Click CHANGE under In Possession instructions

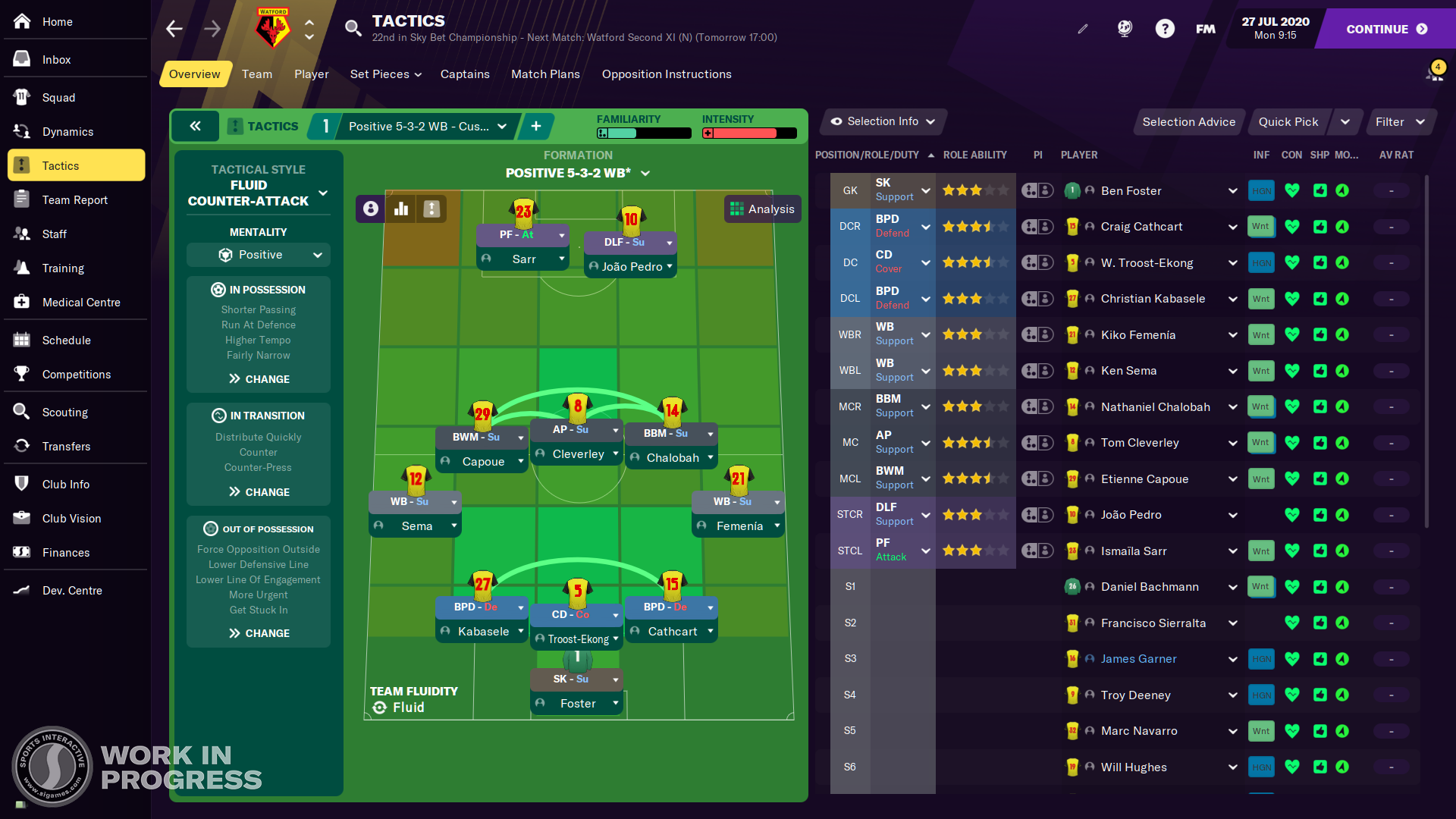click(x=258, y=378)
